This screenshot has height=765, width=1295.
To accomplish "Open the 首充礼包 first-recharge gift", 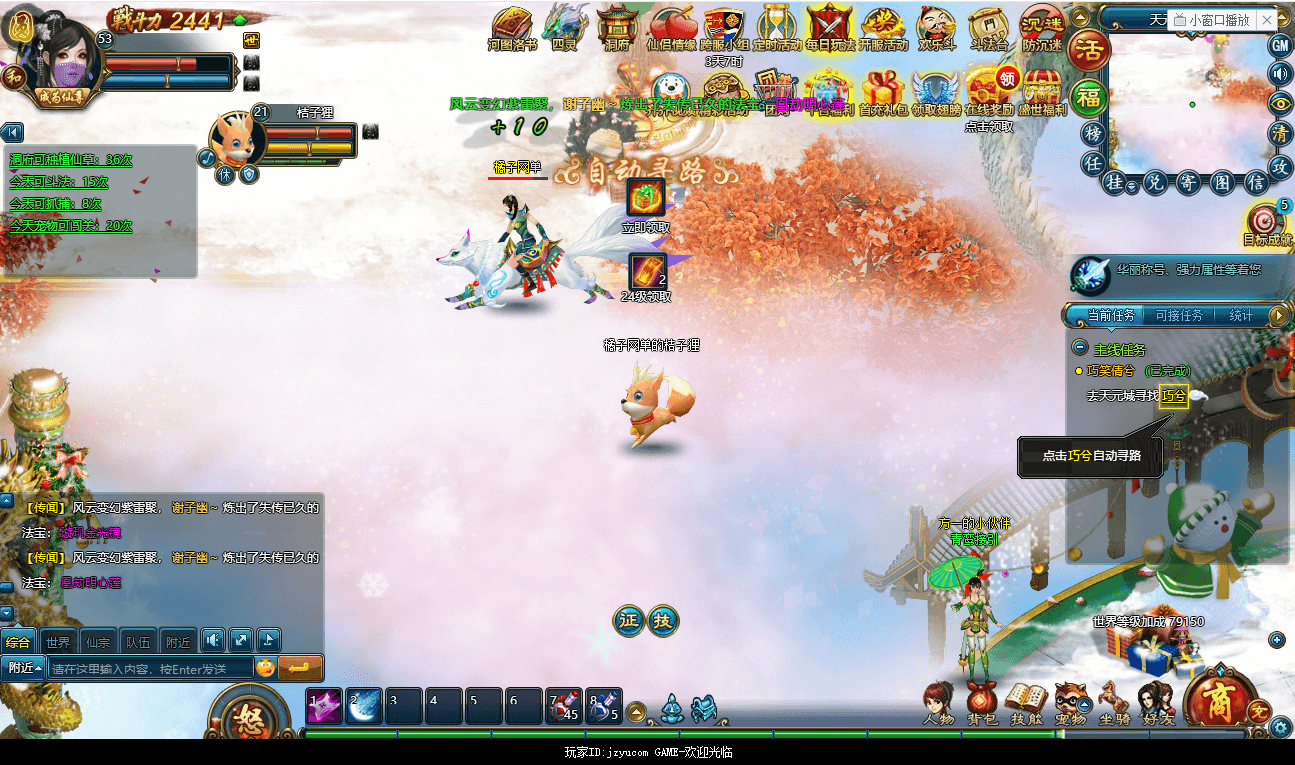I will 883,88.
